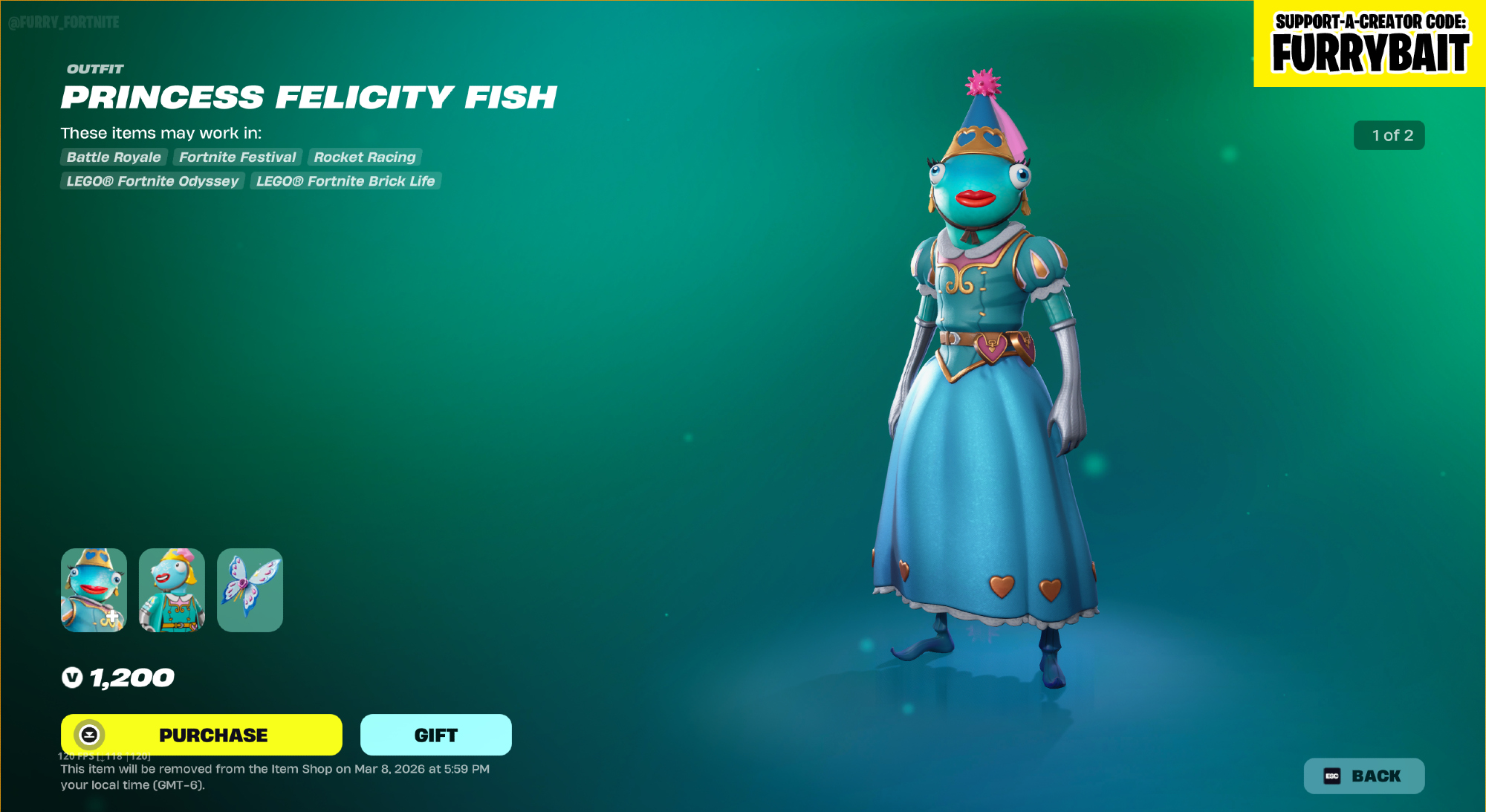Choose the Fortnite Festival tag

[238, 157]
